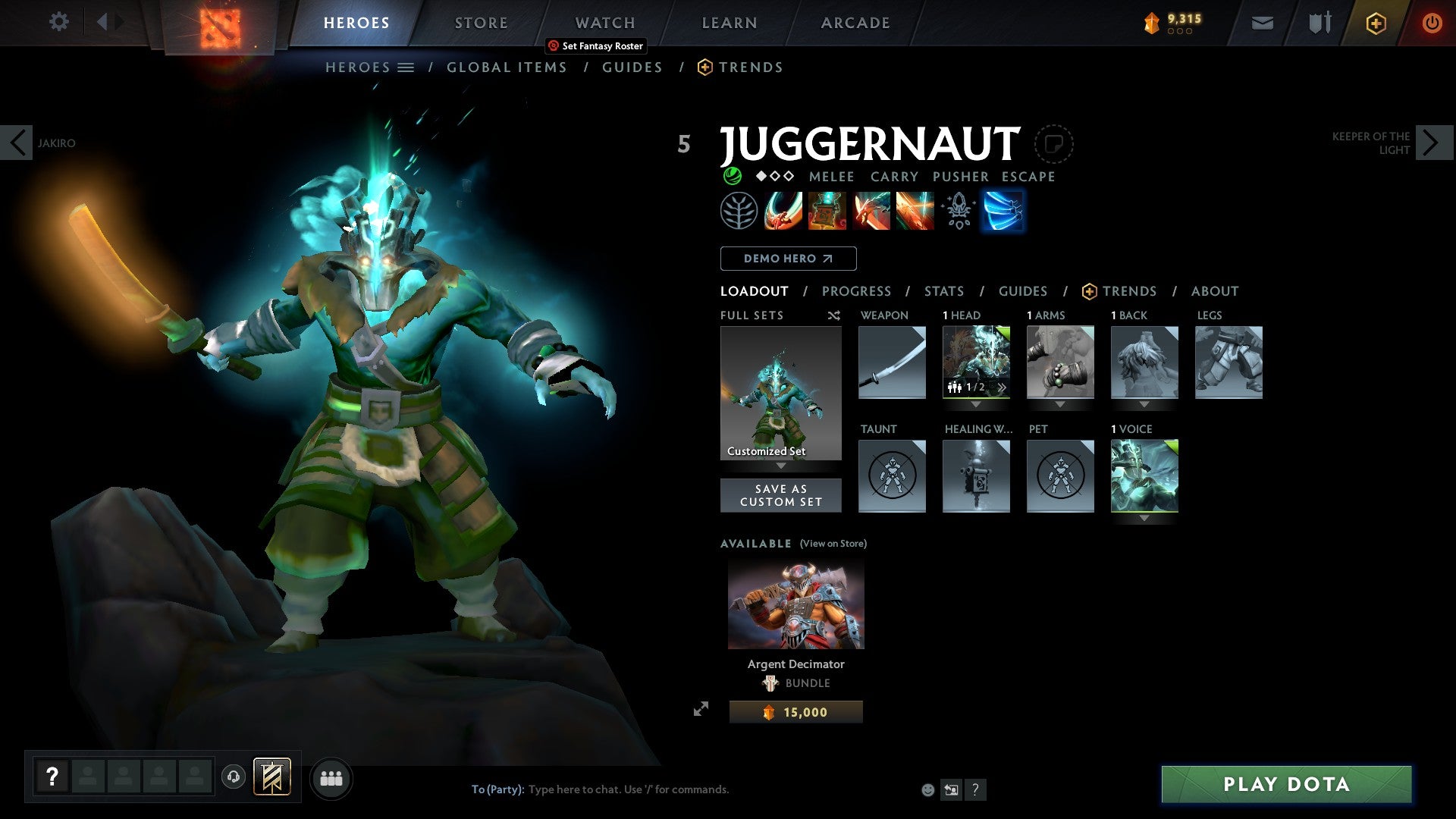1456x819 pixels.
Task: Switch to the PROGRESS tab
Action: click(856, 291)
